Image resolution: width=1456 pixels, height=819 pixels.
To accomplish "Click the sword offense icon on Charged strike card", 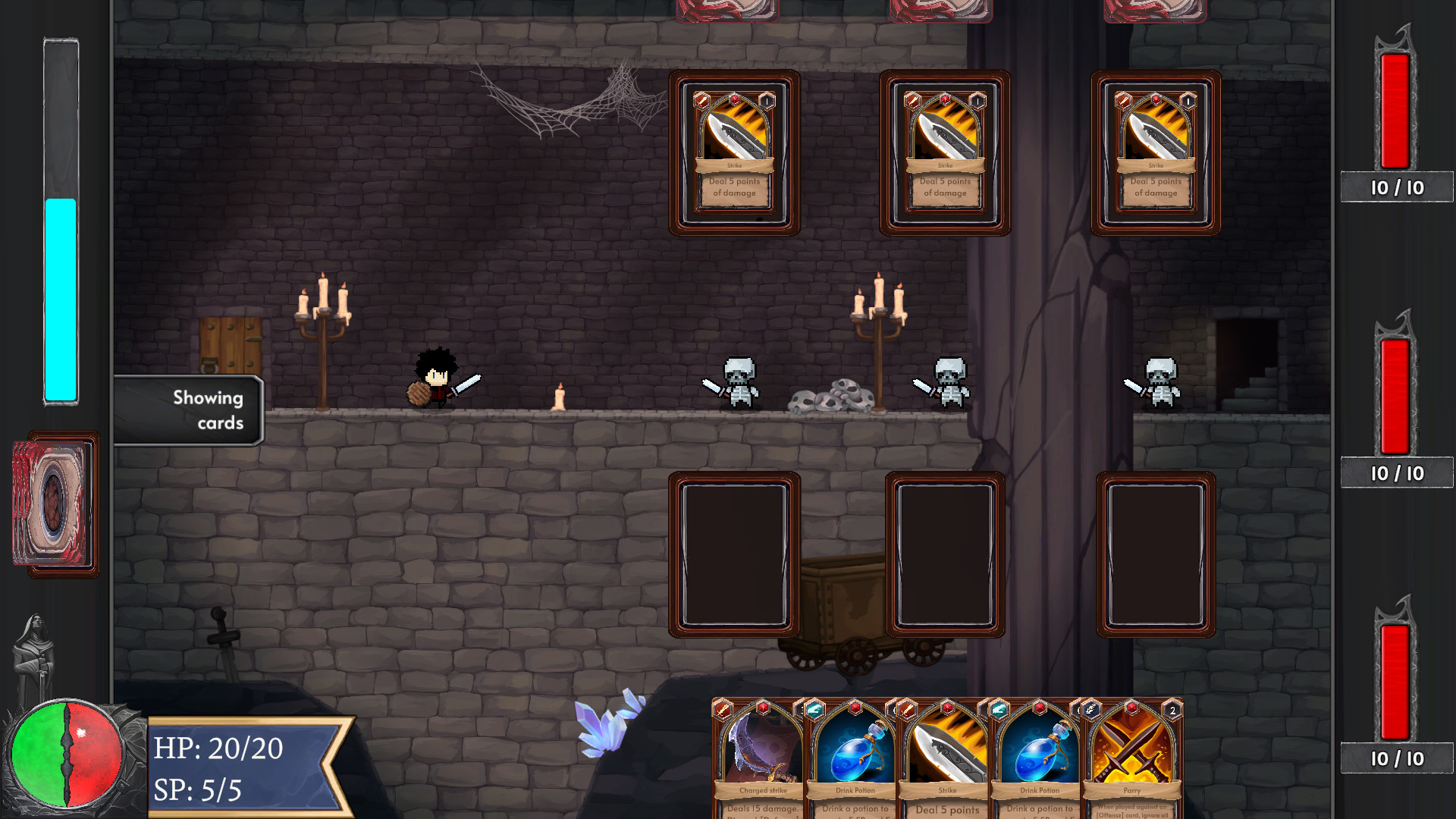I will point(723,709).
